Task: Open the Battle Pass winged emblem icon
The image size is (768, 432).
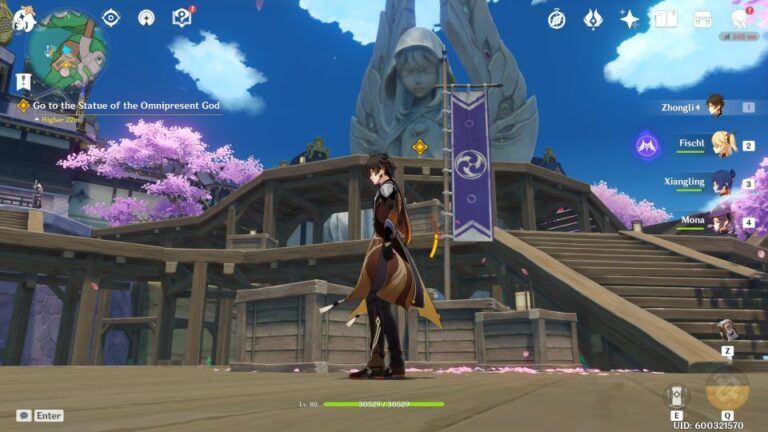Action: [x=593, y=19]
